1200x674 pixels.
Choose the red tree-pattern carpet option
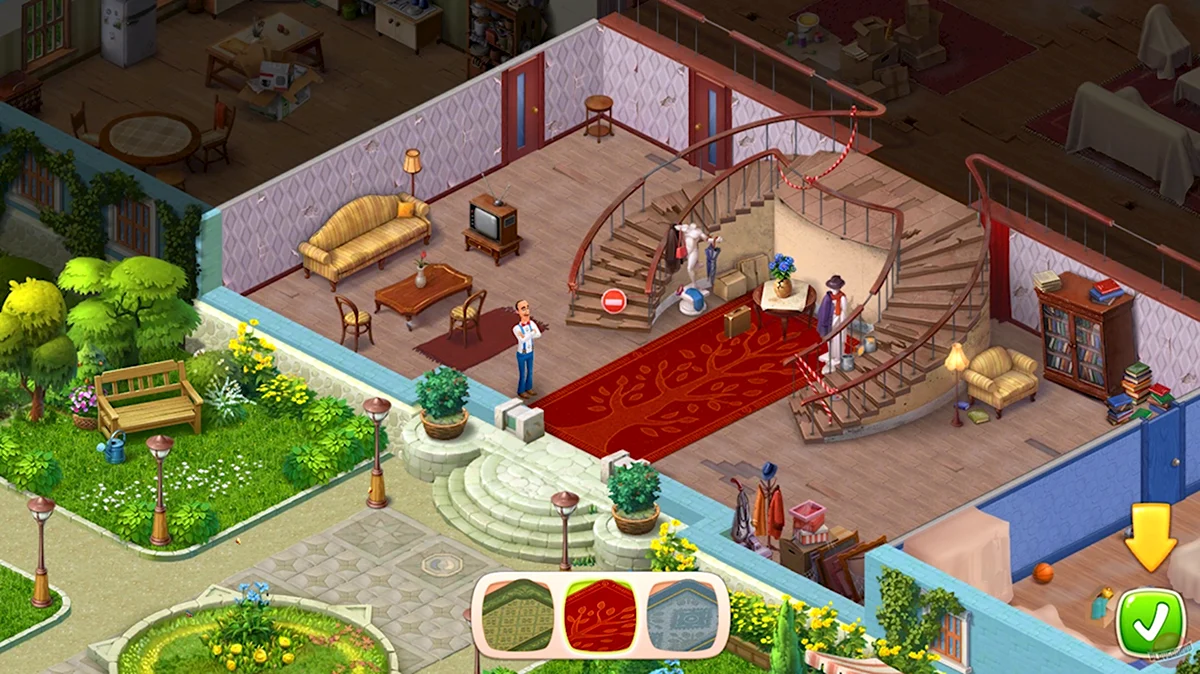tap(600, 615)
